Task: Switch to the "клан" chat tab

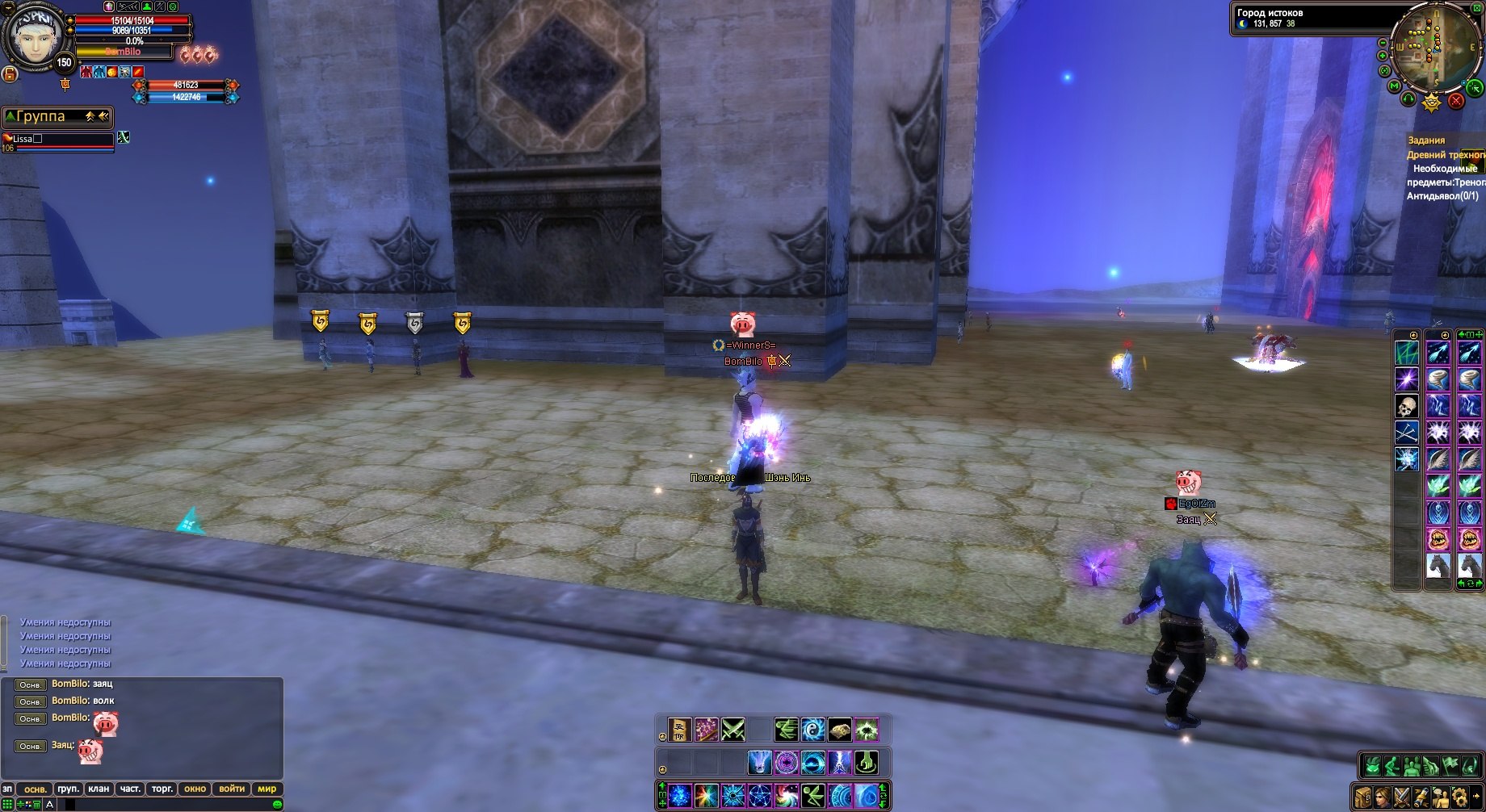Action: (99, 789)
